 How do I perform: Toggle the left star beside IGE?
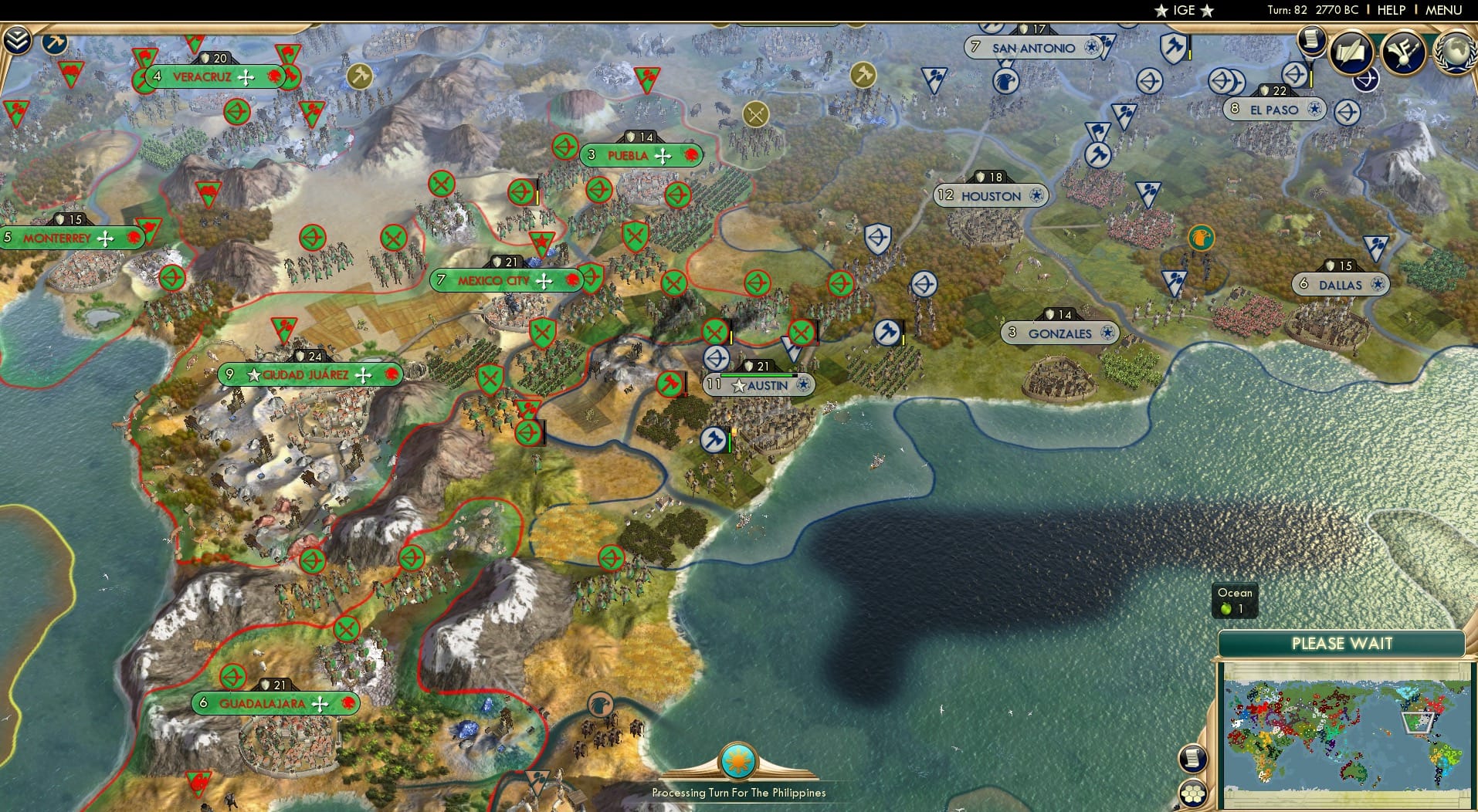point(1161,10)
